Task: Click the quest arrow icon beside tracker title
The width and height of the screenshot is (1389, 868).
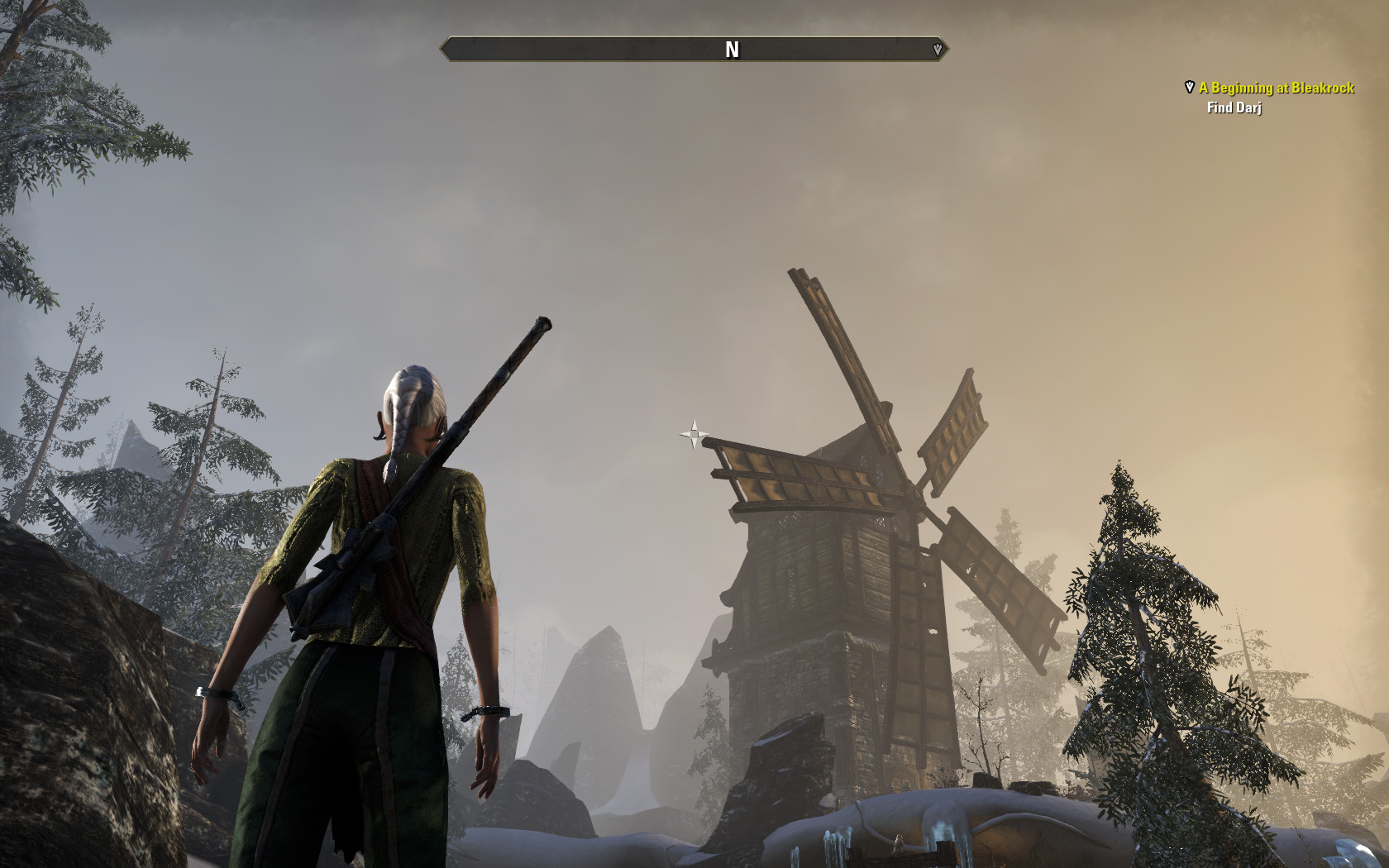Action: click(x=1190, y=87)
